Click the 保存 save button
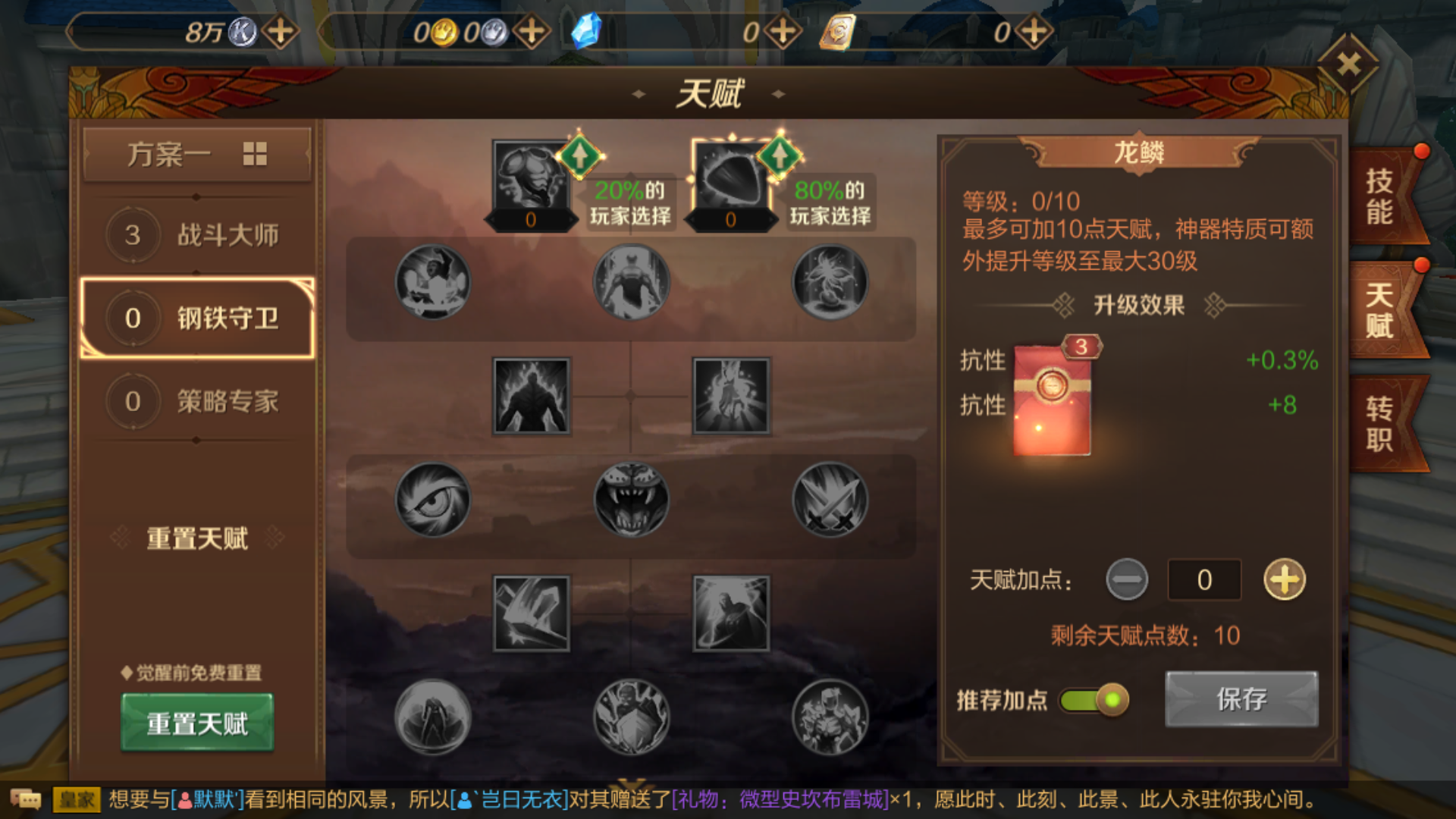Image resolution: width=1456 pixels, height=819 pixels. click(1241, 698)
